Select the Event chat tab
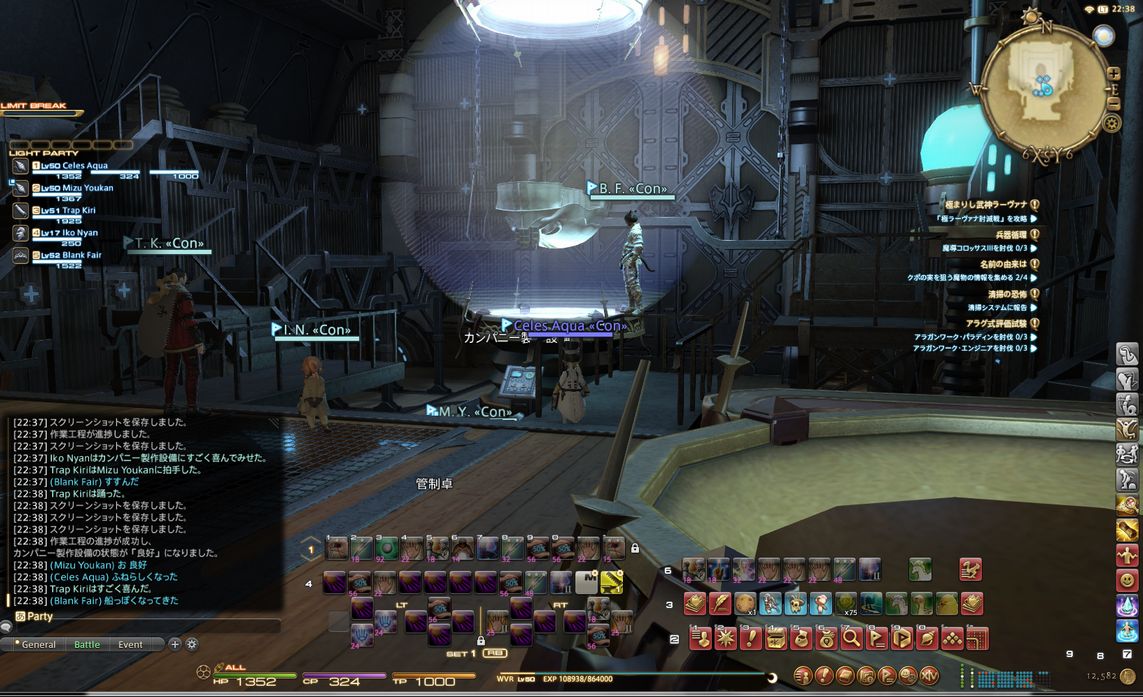 pos(130,645)
